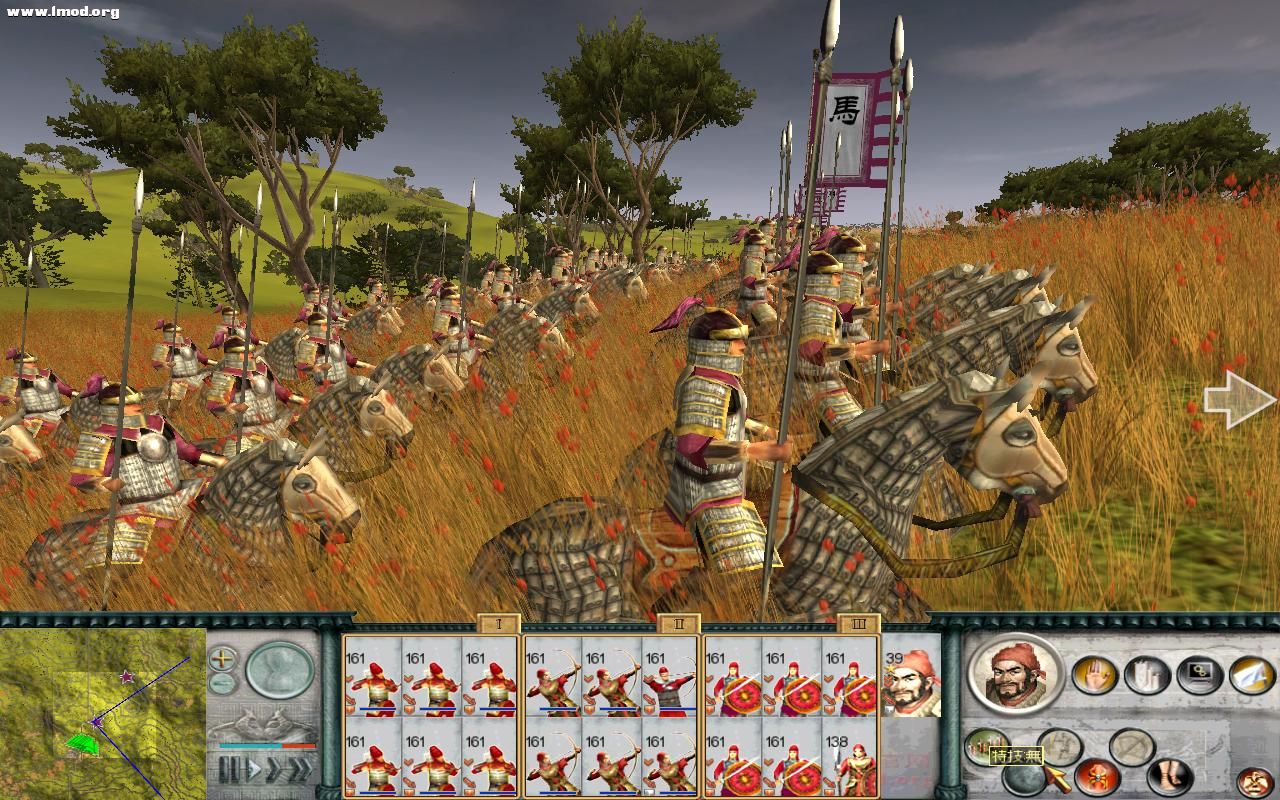This screenshot has height=800, width=1280.
Task: Click the plus zoom icon beside the minimap
Action: point(221,658)
